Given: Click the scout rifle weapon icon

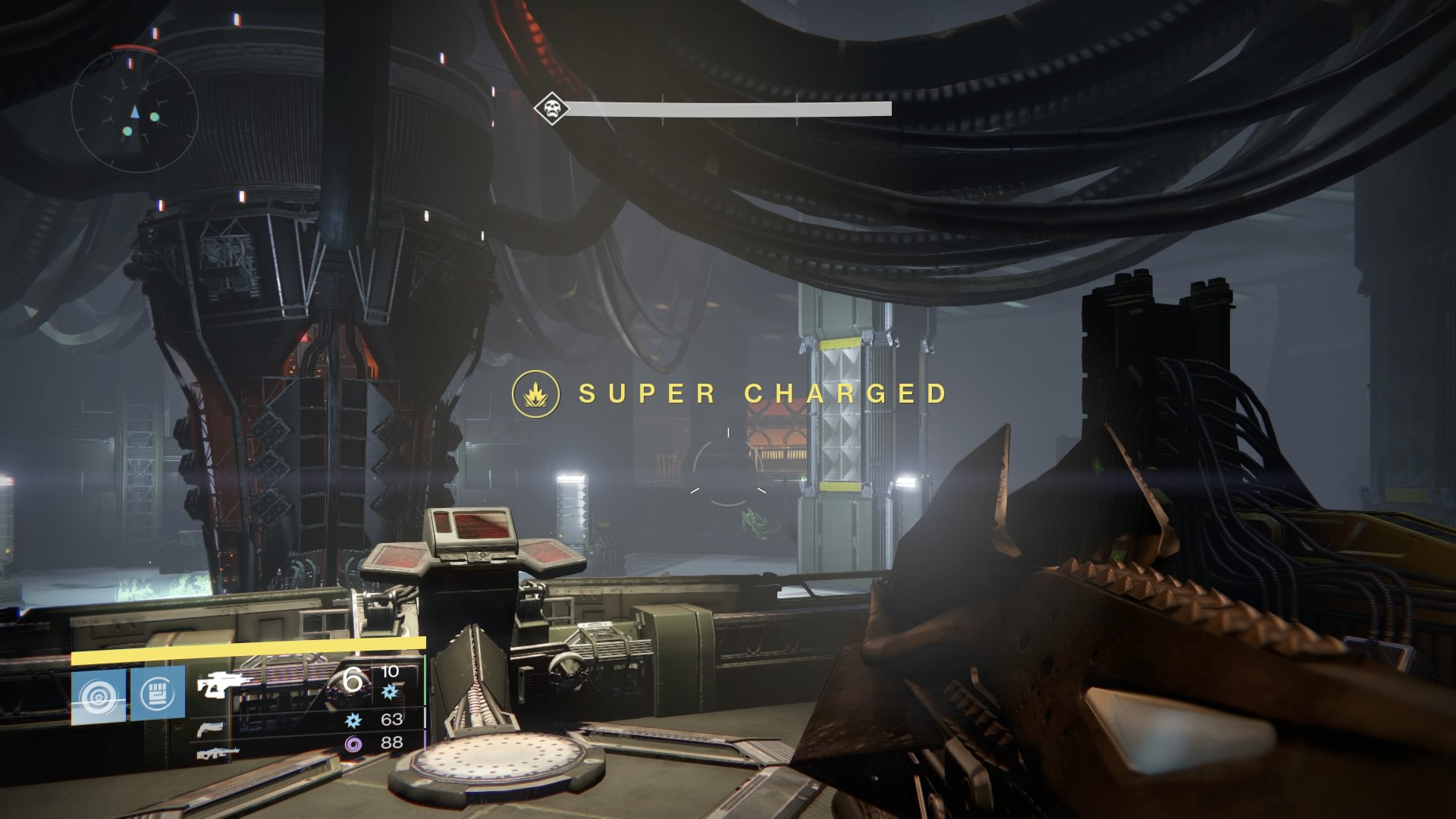Looking at the screenshot, I should click(x=221, y=686).
